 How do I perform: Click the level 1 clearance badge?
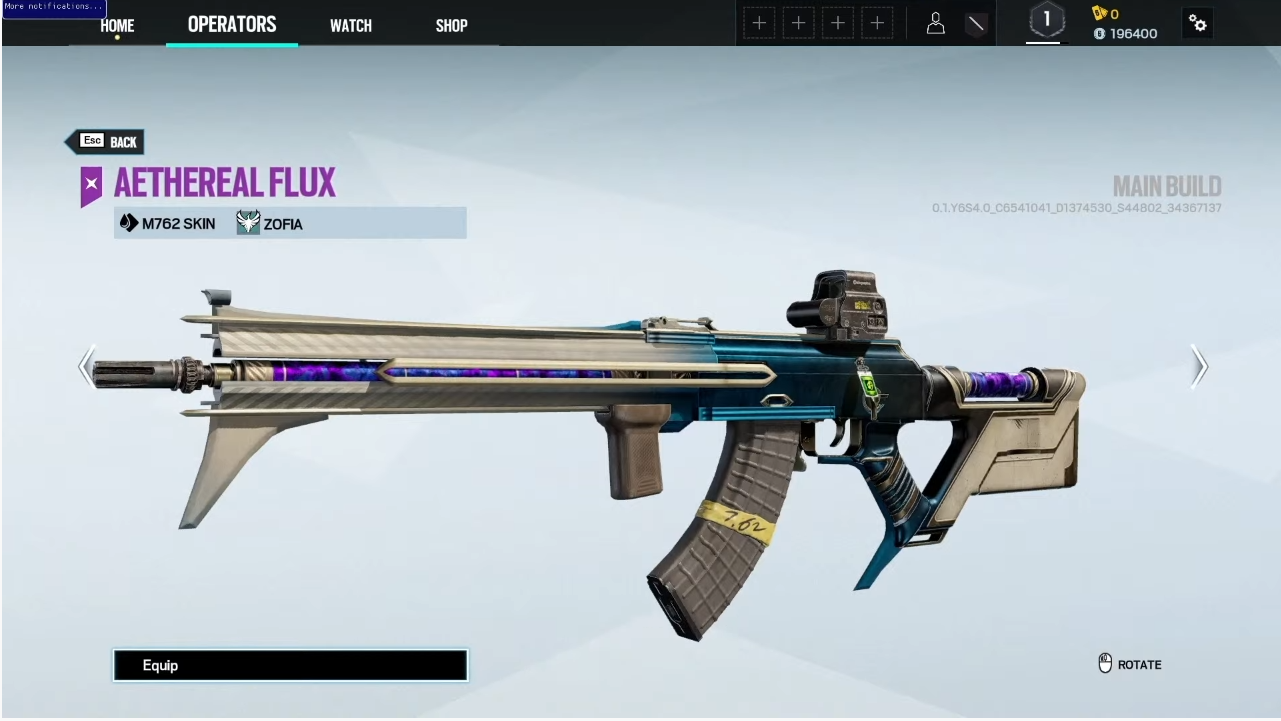1047,20
